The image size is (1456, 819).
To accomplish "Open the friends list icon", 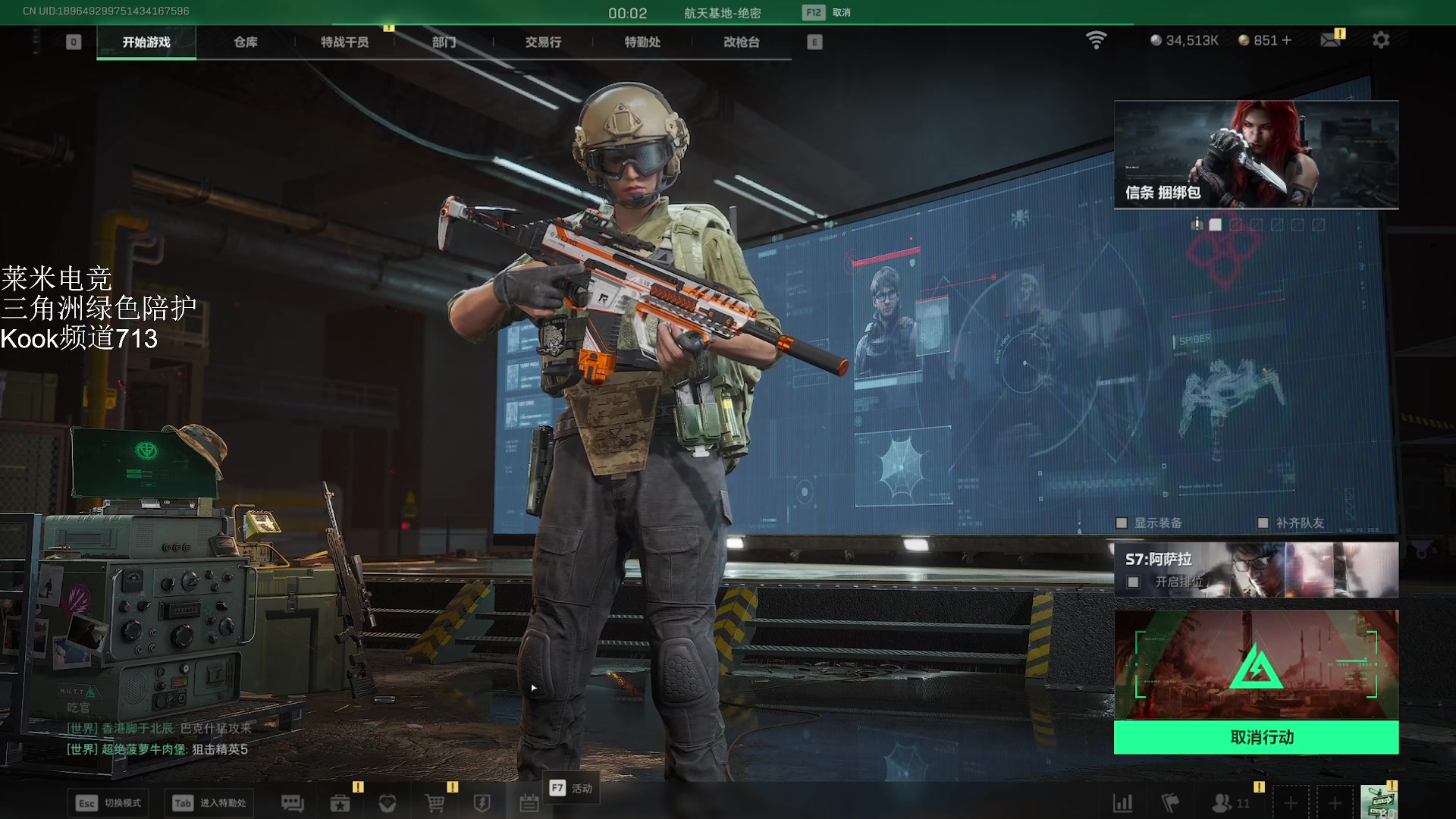I will pos(1222,803).
